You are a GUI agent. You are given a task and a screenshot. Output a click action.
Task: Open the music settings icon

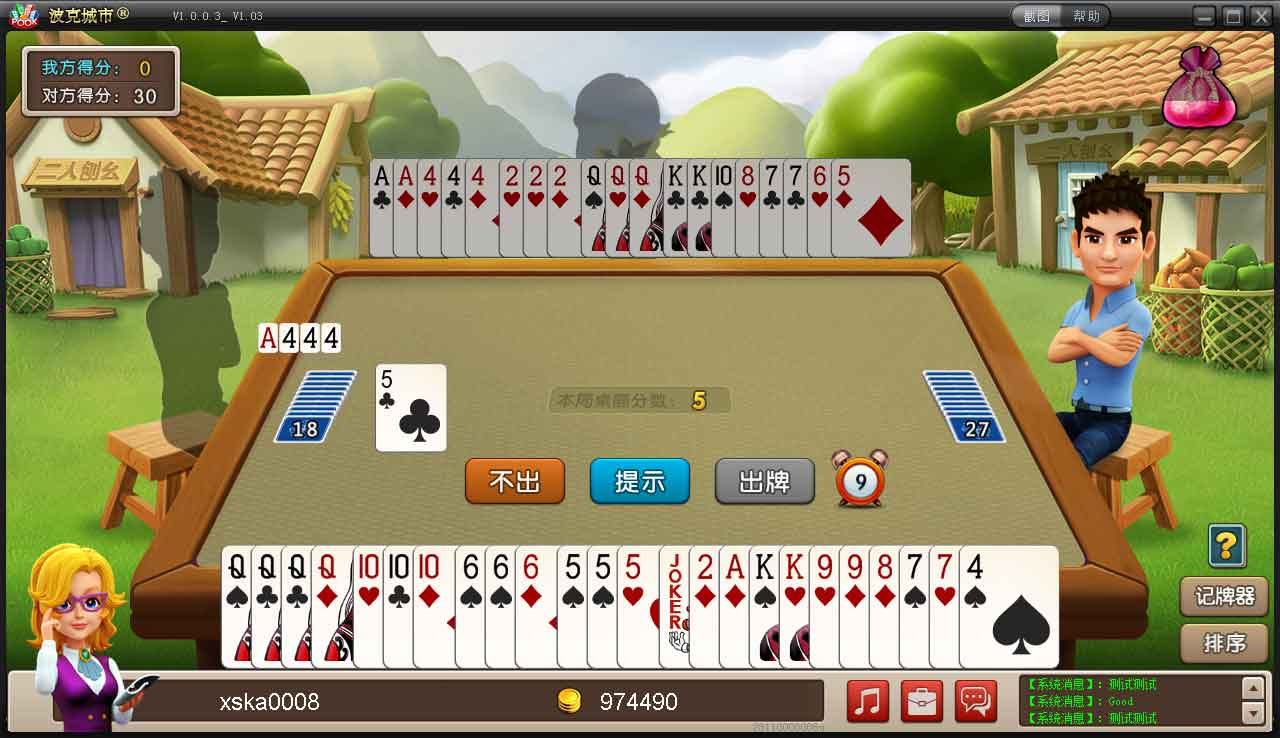point(866,701)
